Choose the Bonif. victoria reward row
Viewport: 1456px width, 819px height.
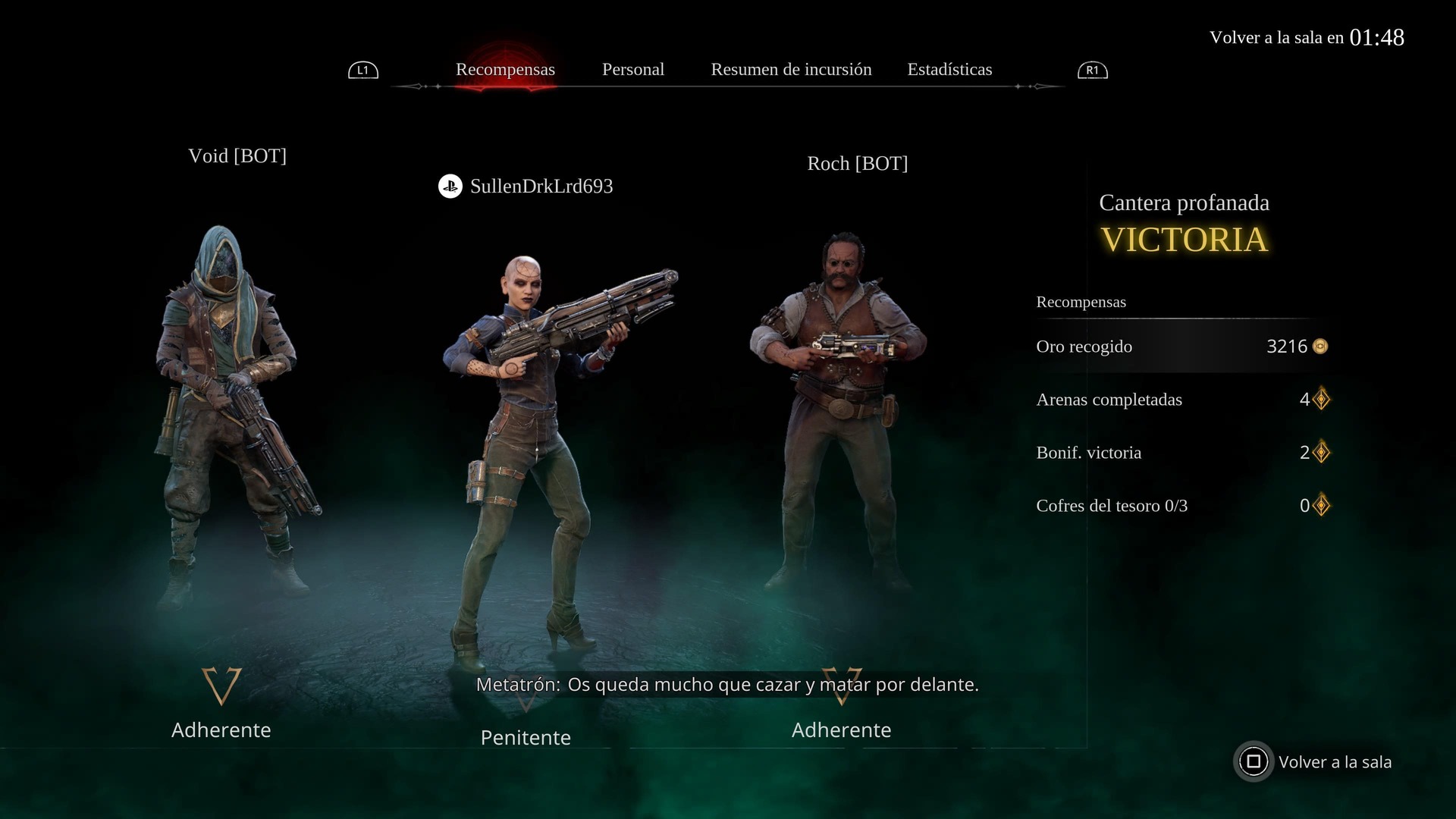click(x=1181, y=453)
